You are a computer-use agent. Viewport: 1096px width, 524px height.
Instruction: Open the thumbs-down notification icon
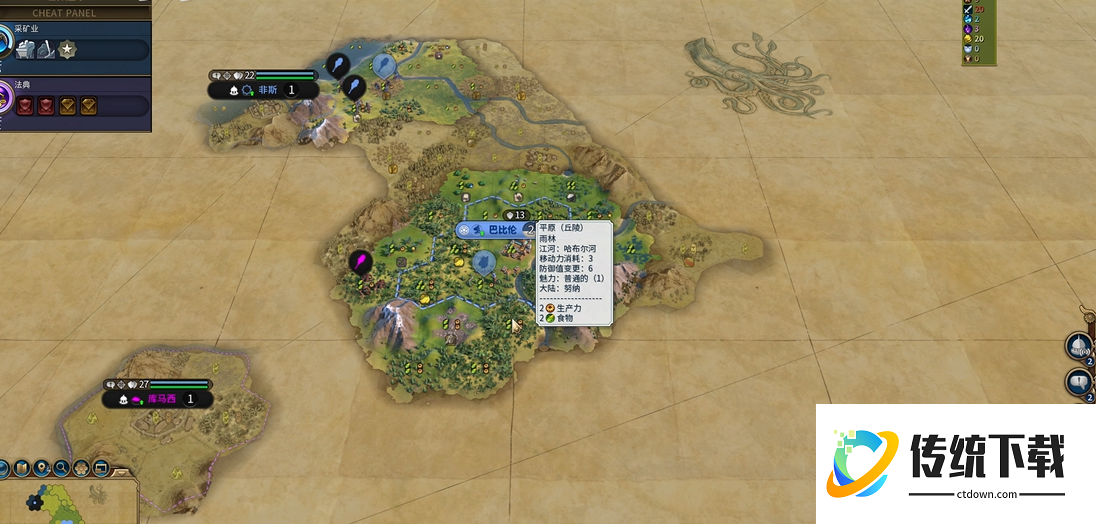pos(1079,381)
